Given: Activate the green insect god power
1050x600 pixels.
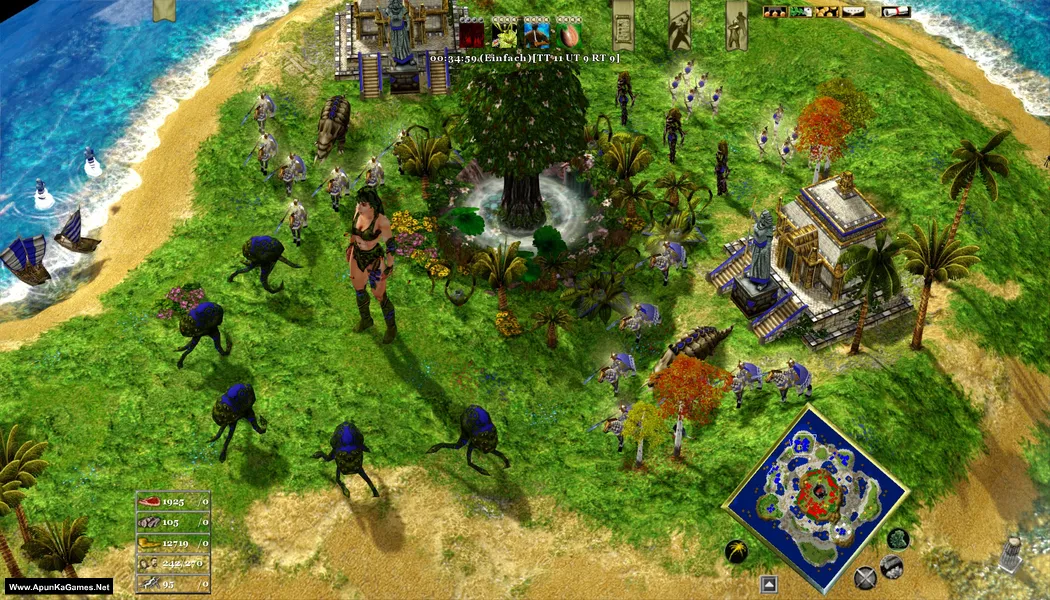Looking at the screenshot, I should (504, 33).
